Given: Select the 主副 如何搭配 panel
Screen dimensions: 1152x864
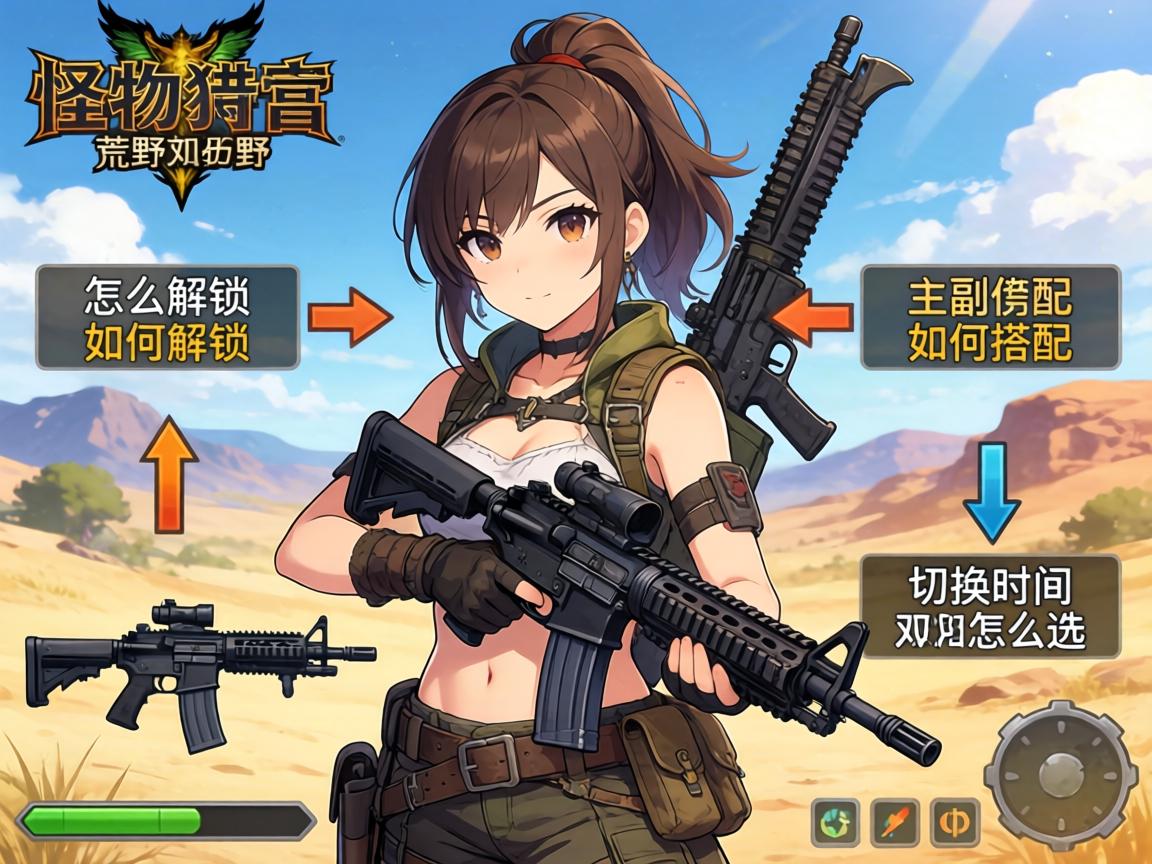Looking at the screenshot, I should coord(989,317).
